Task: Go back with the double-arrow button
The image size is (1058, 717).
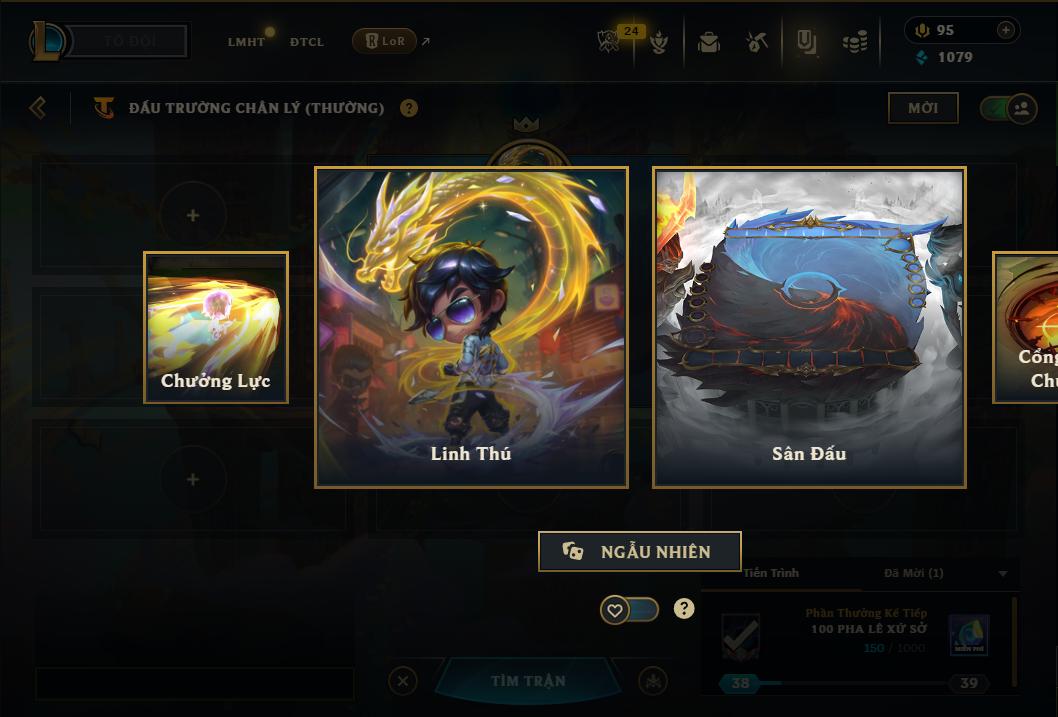Action: [x=38, y=107]
